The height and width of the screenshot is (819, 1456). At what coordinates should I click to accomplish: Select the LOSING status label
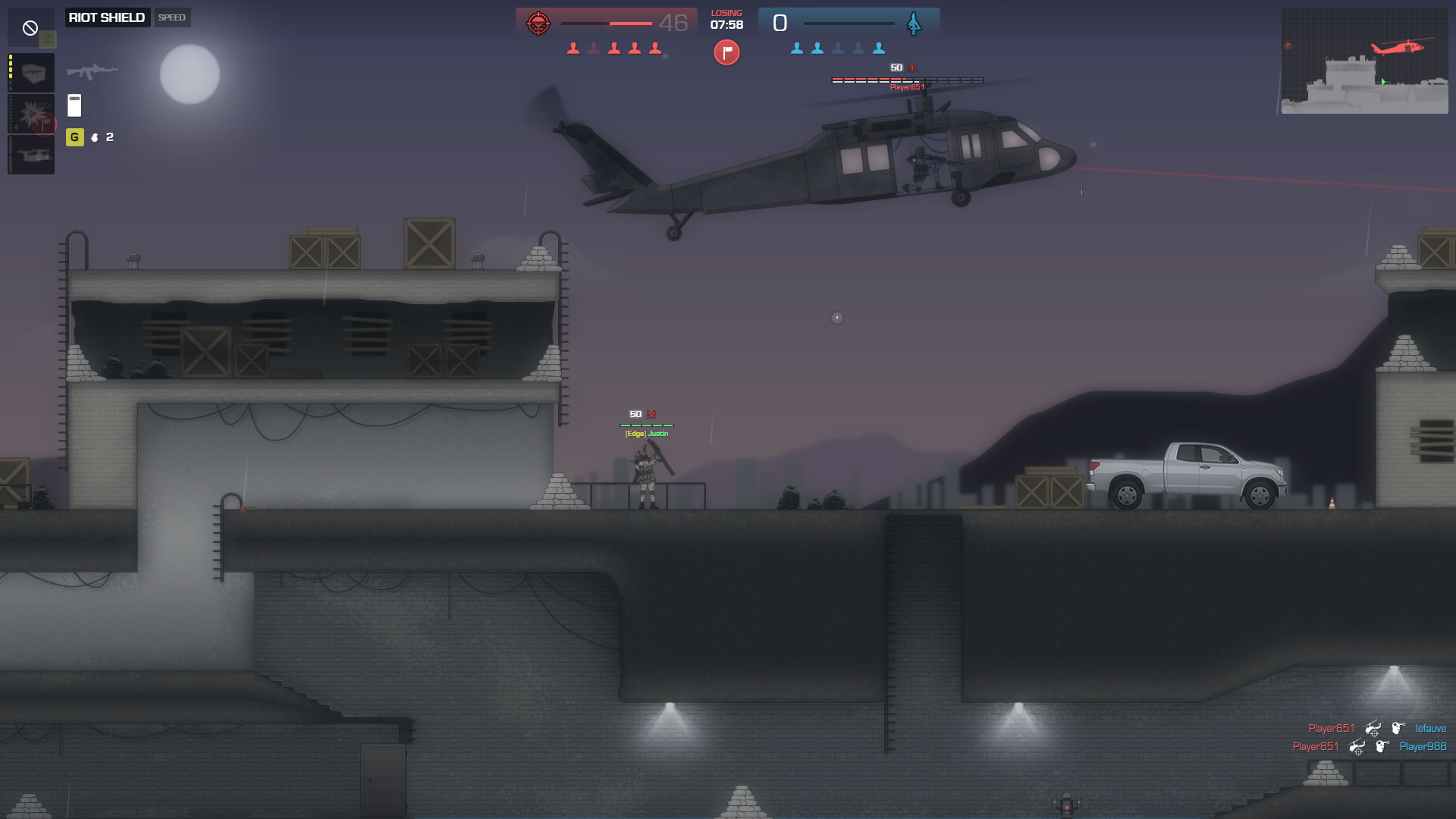[x=726, y=12]
